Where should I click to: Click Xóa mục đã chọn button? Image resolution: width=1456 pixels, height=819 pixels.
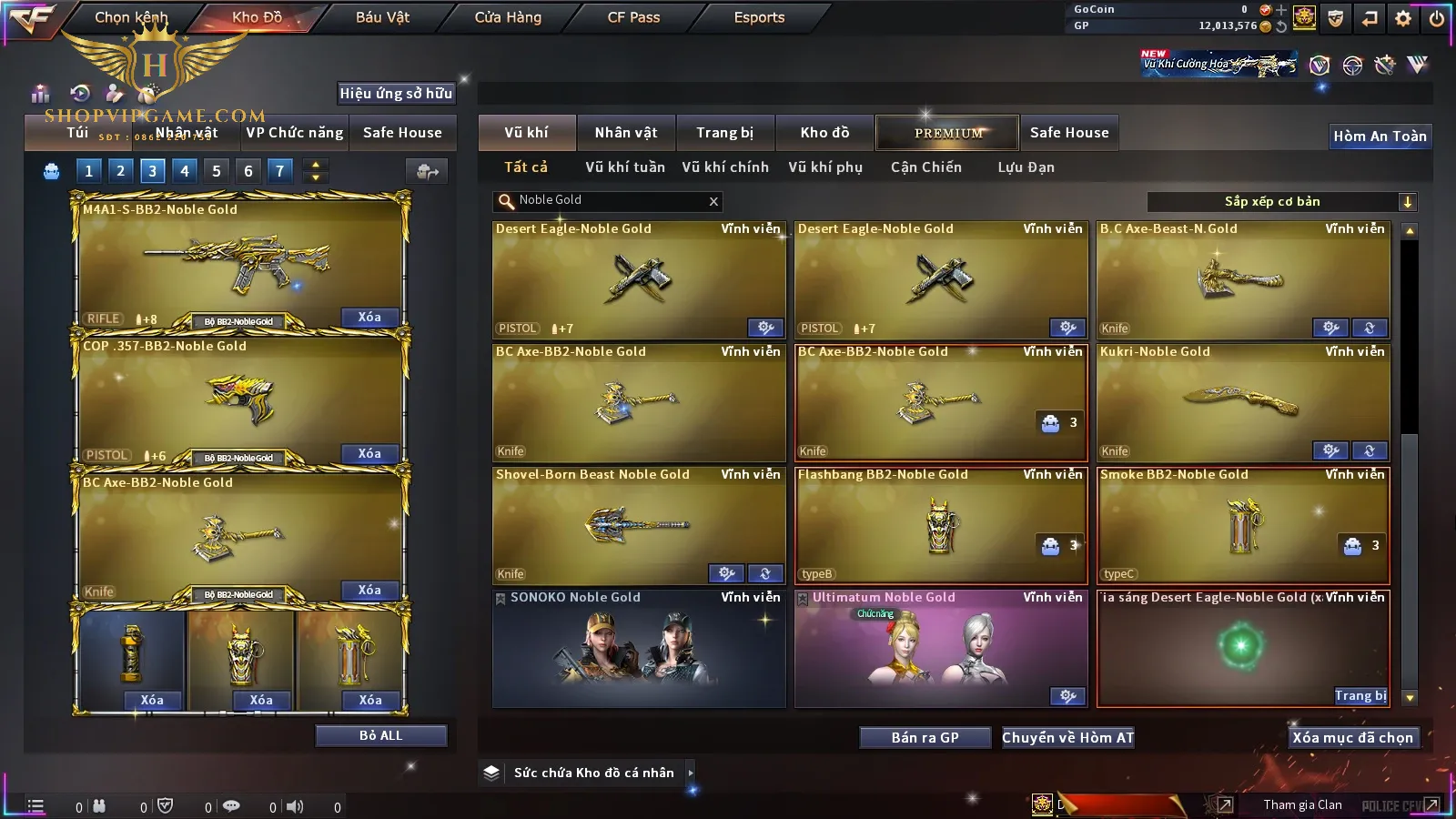[x=1352, y=737]
